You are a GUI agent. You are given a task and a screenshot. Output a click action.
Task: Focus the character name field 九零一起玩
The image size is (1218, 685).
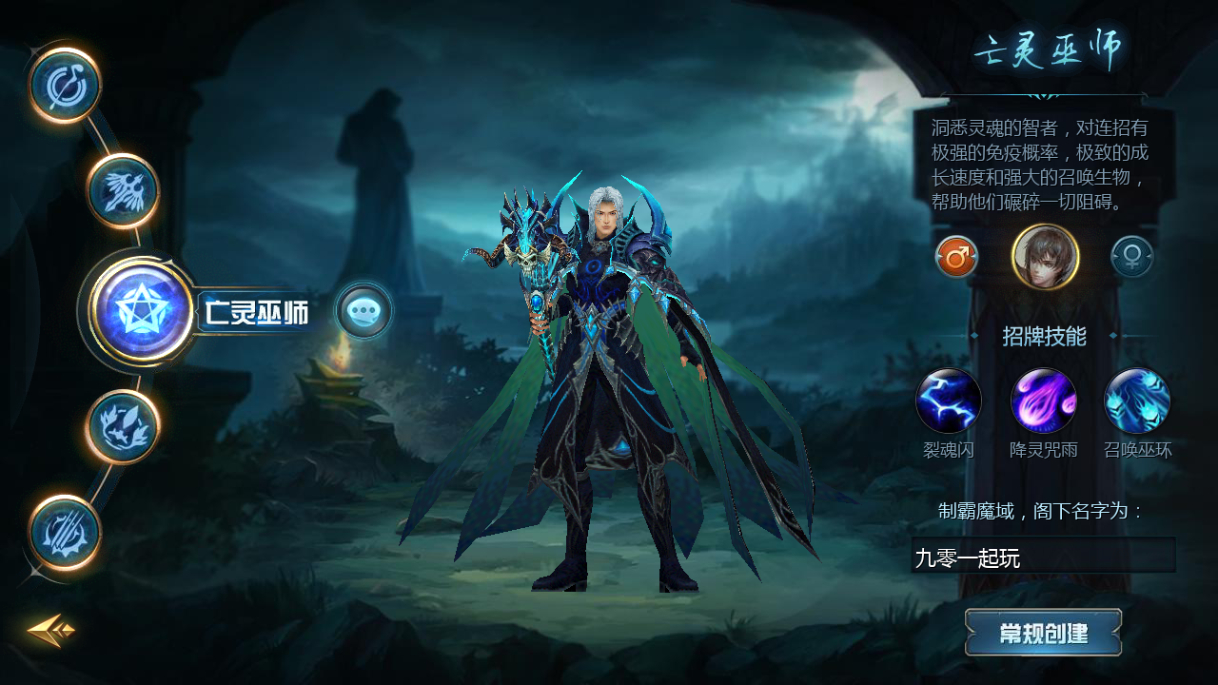(x=1042, y=557)
